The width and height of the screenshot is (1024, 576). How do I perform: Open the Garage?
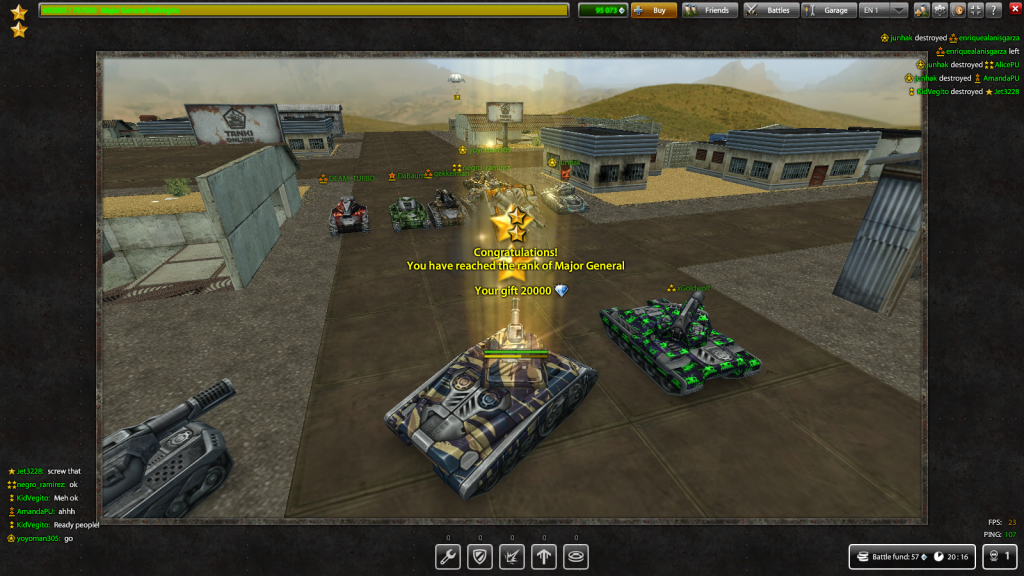[x=827, y=10]
